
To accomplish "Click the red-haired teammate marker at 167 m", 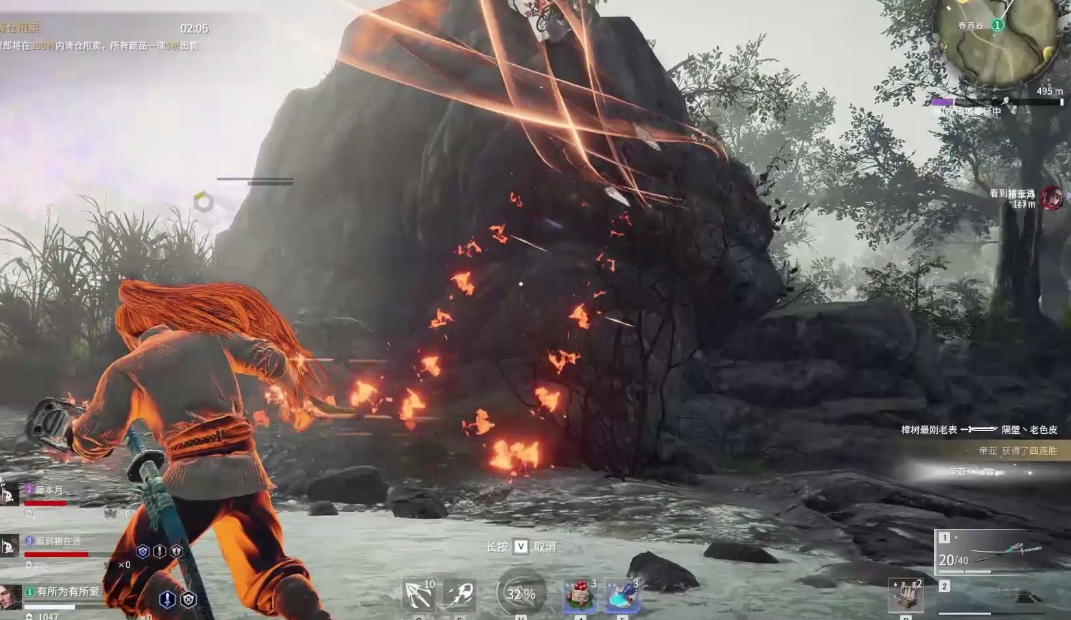I will tap(1050, 198).
